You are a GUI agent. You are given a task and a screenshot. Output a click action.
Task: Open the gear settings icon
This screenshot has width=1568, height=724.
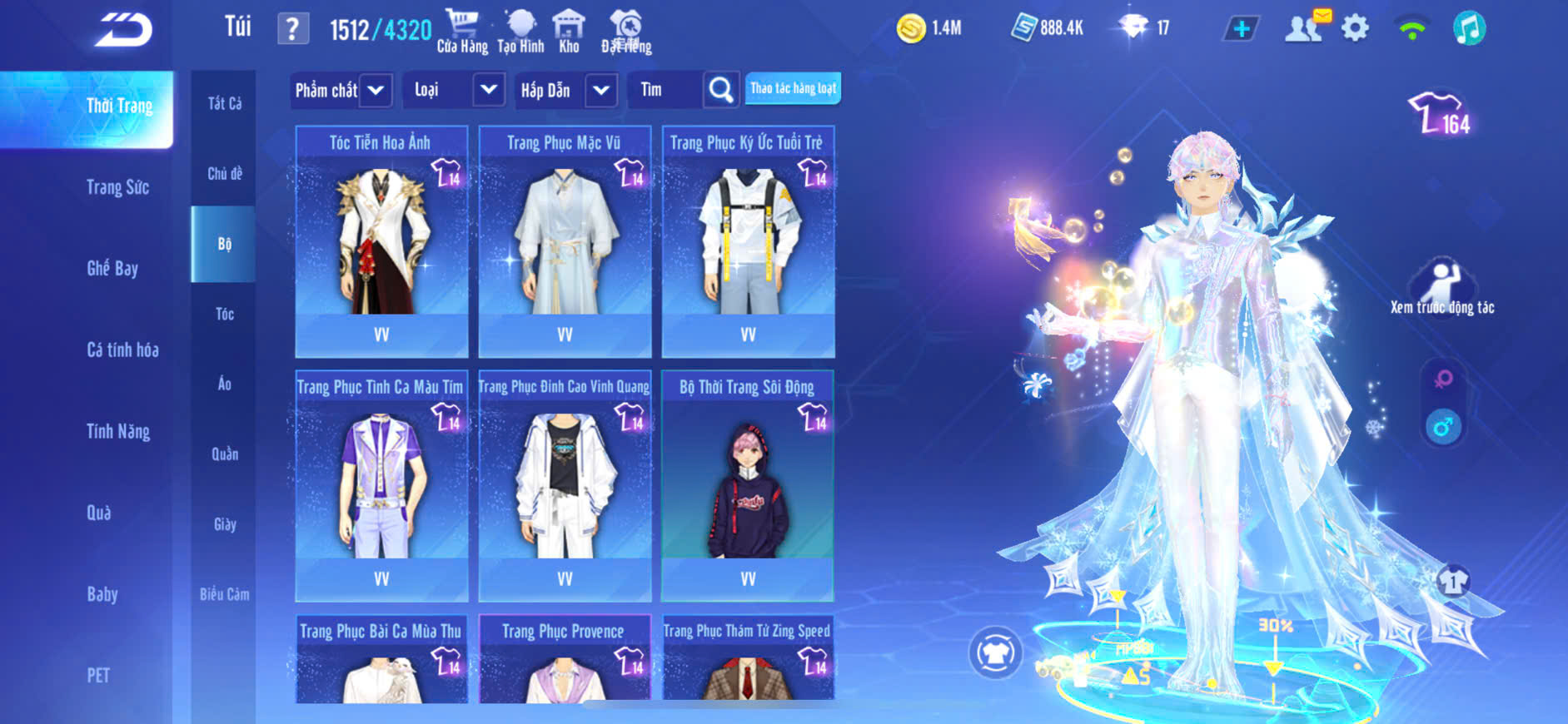pos(1355,29)
